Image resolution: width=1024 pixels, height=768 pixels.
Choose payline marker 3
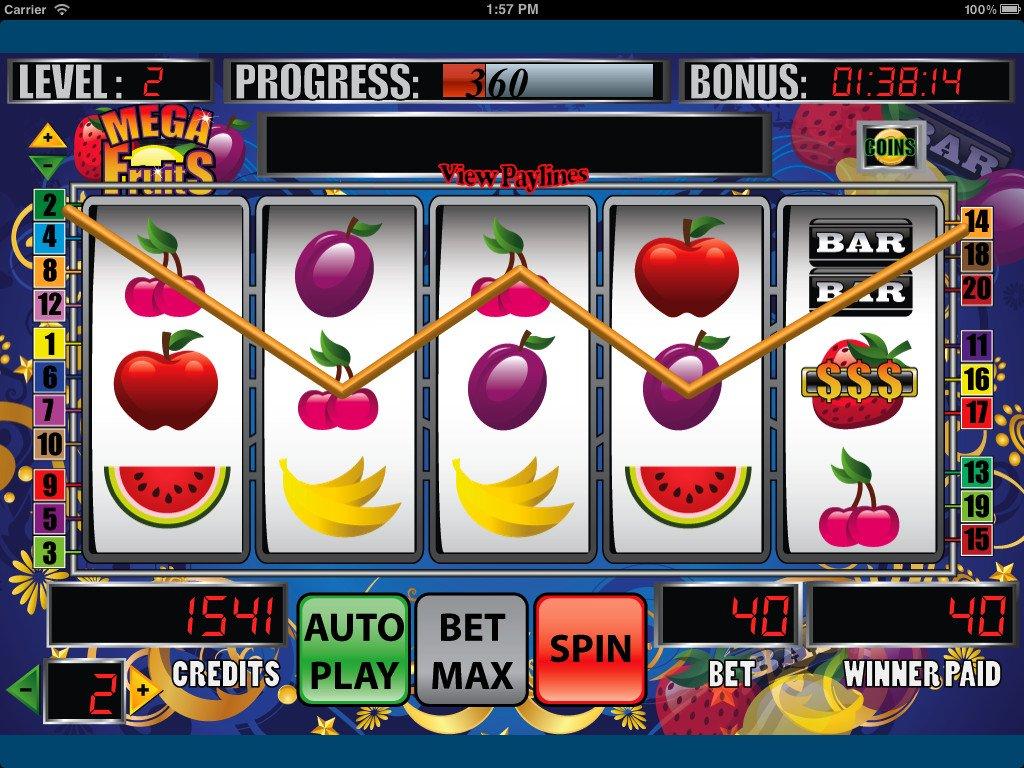48,551
